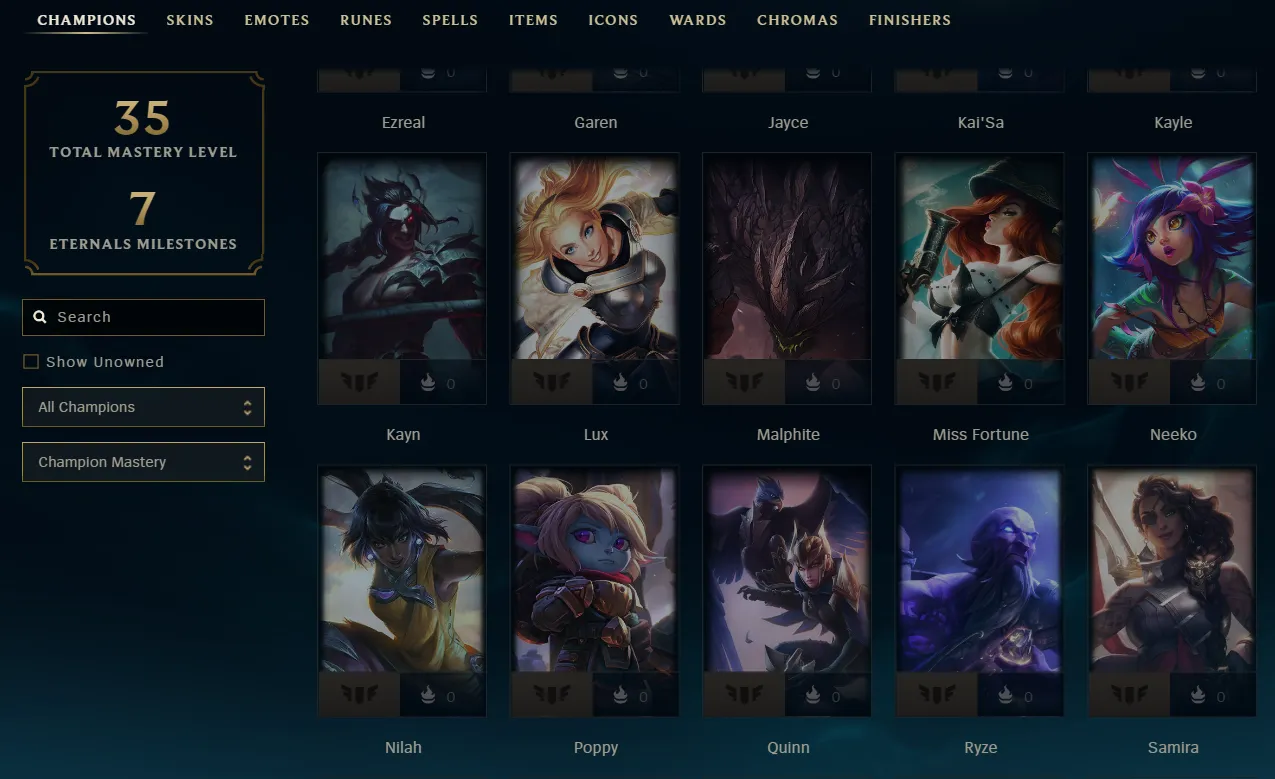The width and height of the screenshot is (1275, 779).
Task: Click the champion Search field
Action: click(x=144, y=317)
